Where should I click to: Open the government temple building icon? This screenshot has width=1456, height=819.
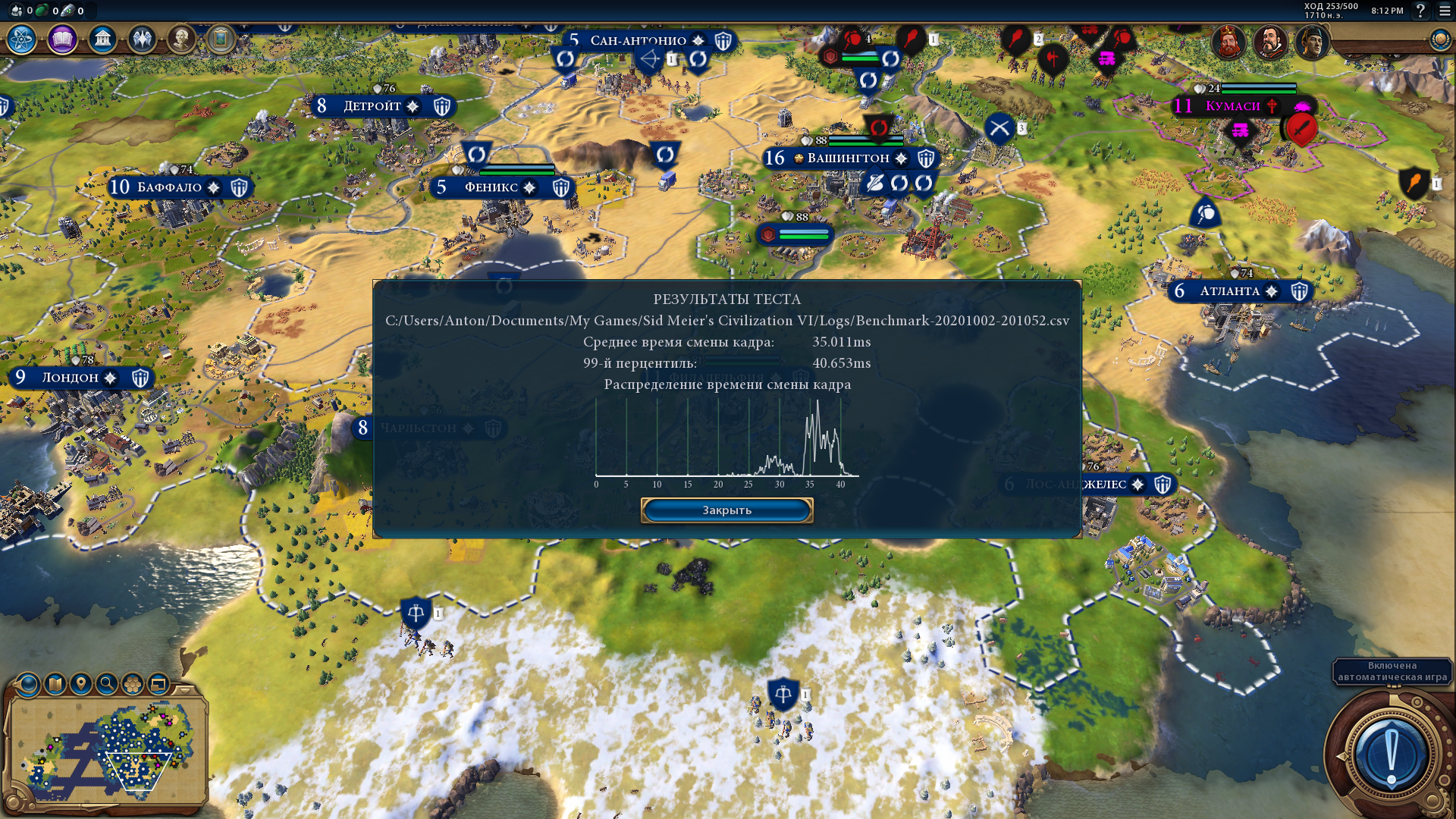click(102, 39)
